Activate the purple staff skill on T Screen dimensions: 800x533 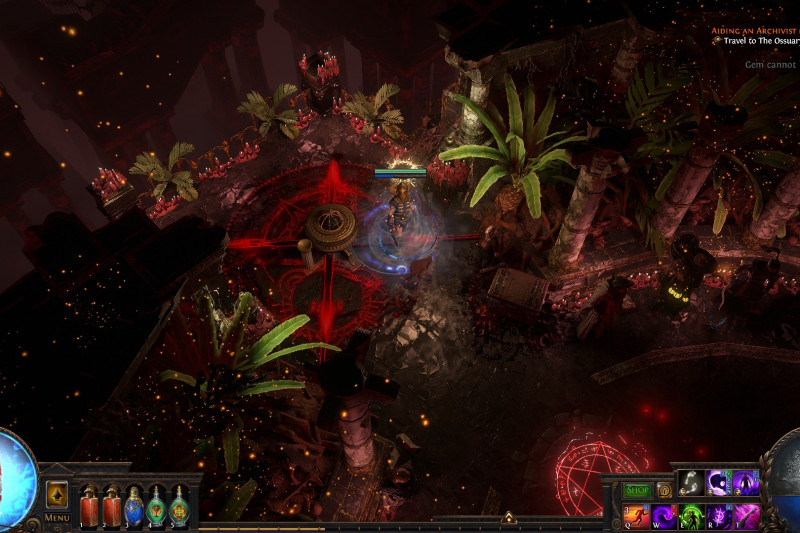746,516
